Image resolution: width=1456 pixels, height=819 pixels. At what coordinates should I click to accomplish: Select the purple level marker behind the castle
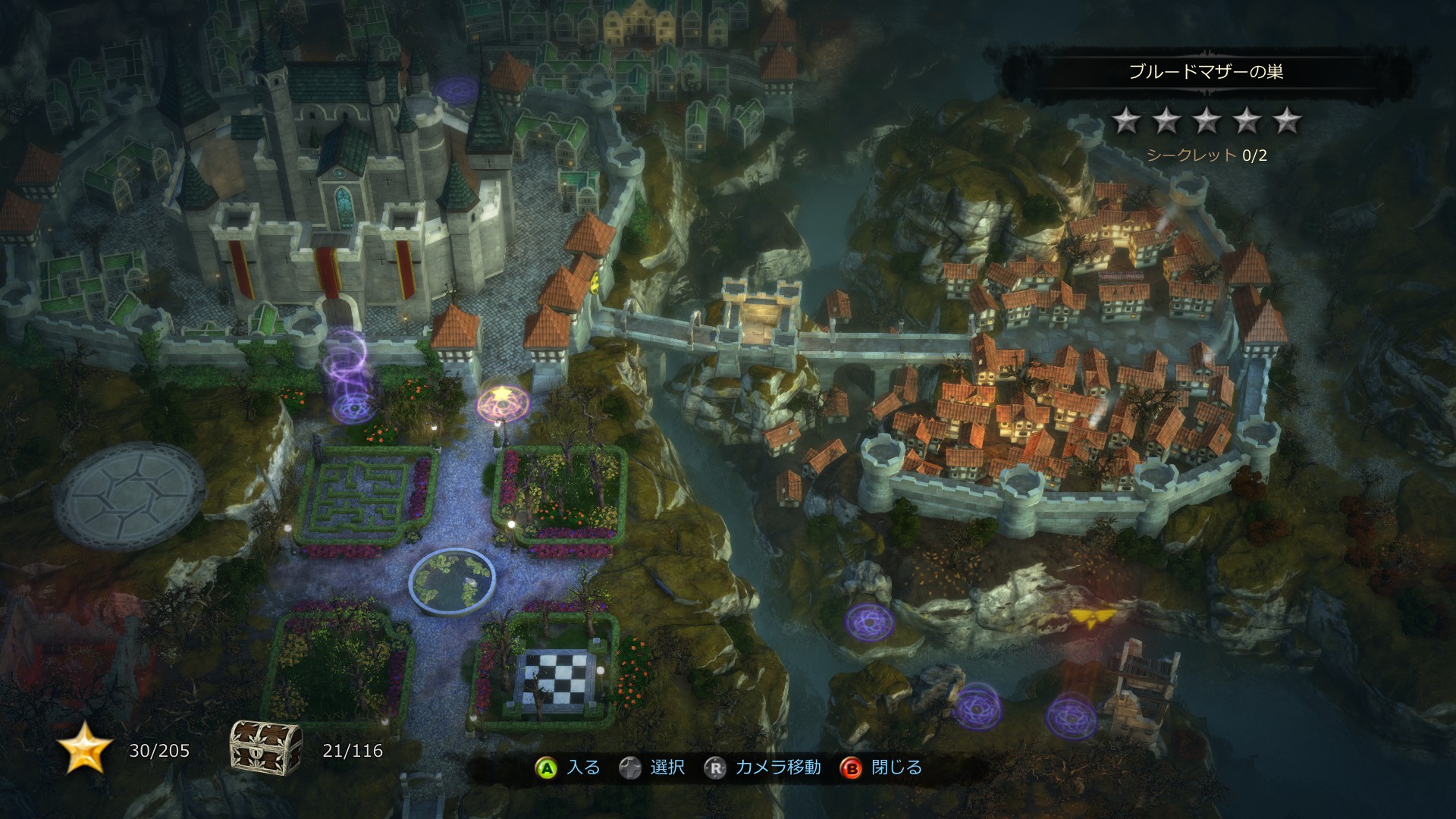click(x=455, y=89)
